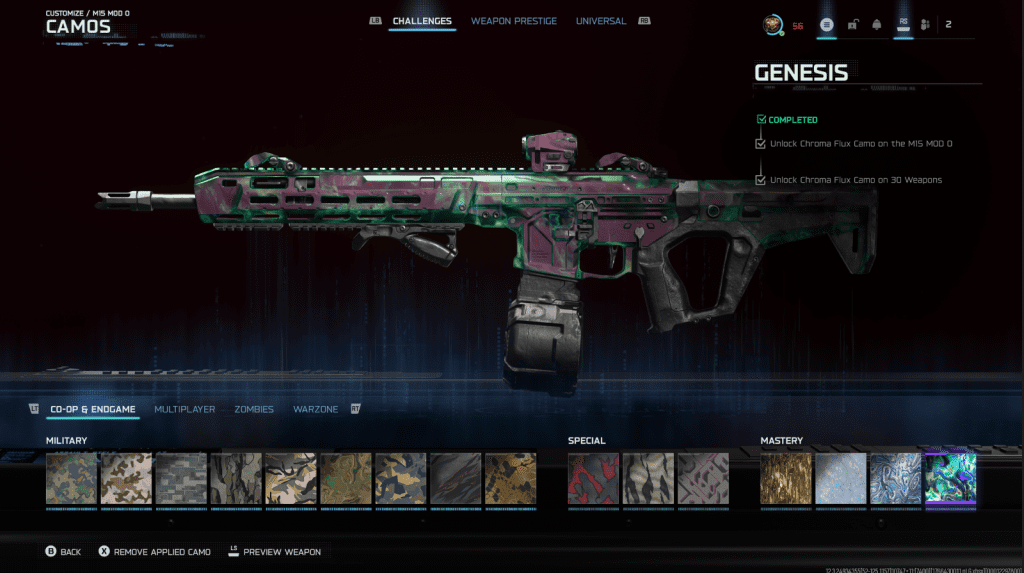1024x573 pixels.
Task: Switch to the Multiplayer camo category
Action: point(184,409)
